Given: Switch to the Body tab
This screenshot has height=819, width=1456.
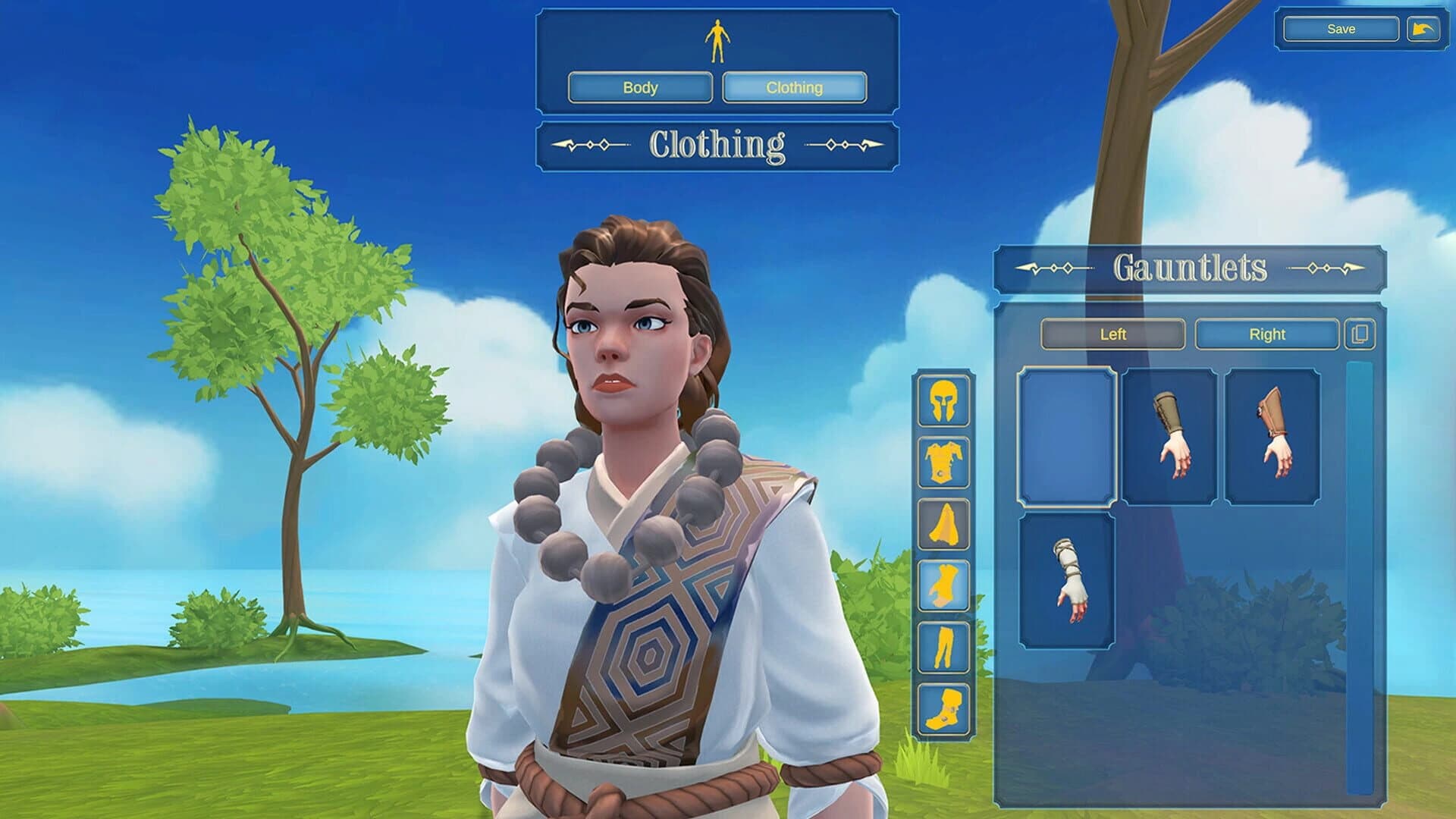Looking at the screenshot, I should 640,87.
